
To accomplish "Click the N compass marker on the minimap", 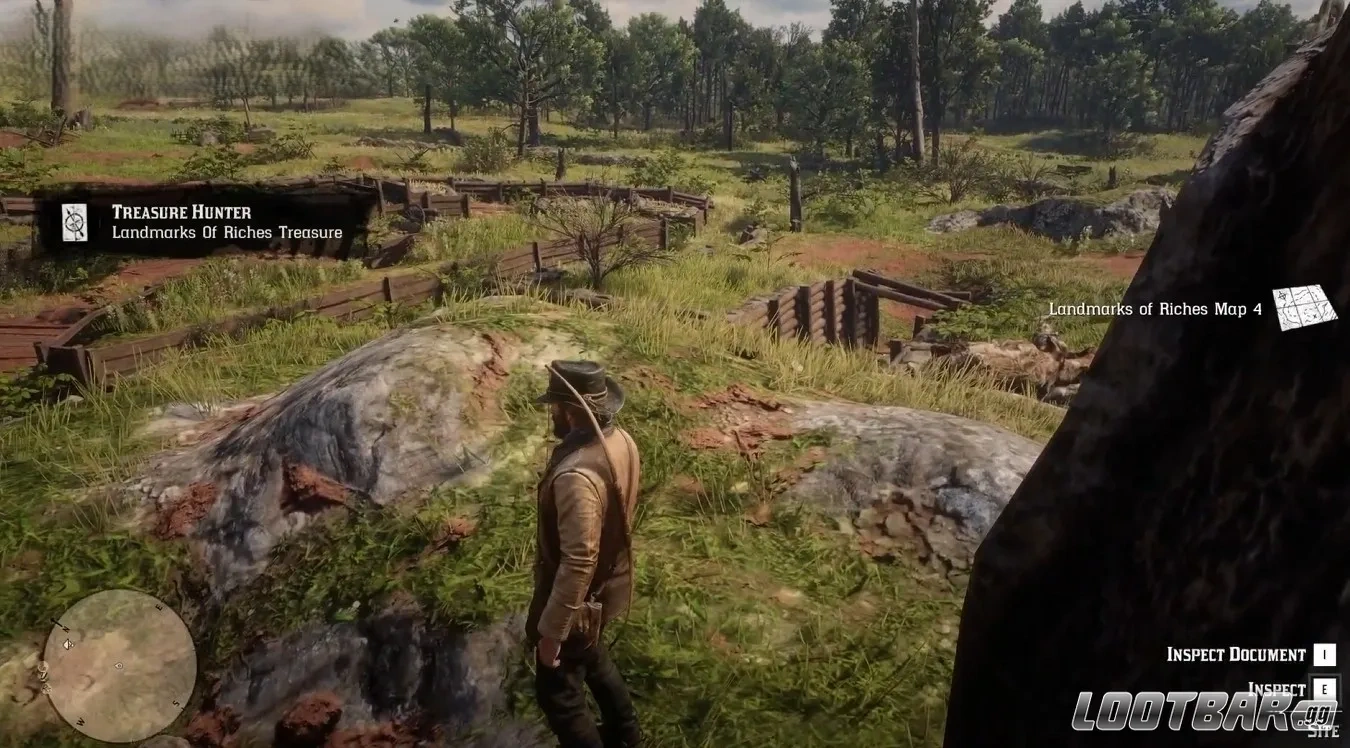I will coord(64,629).
